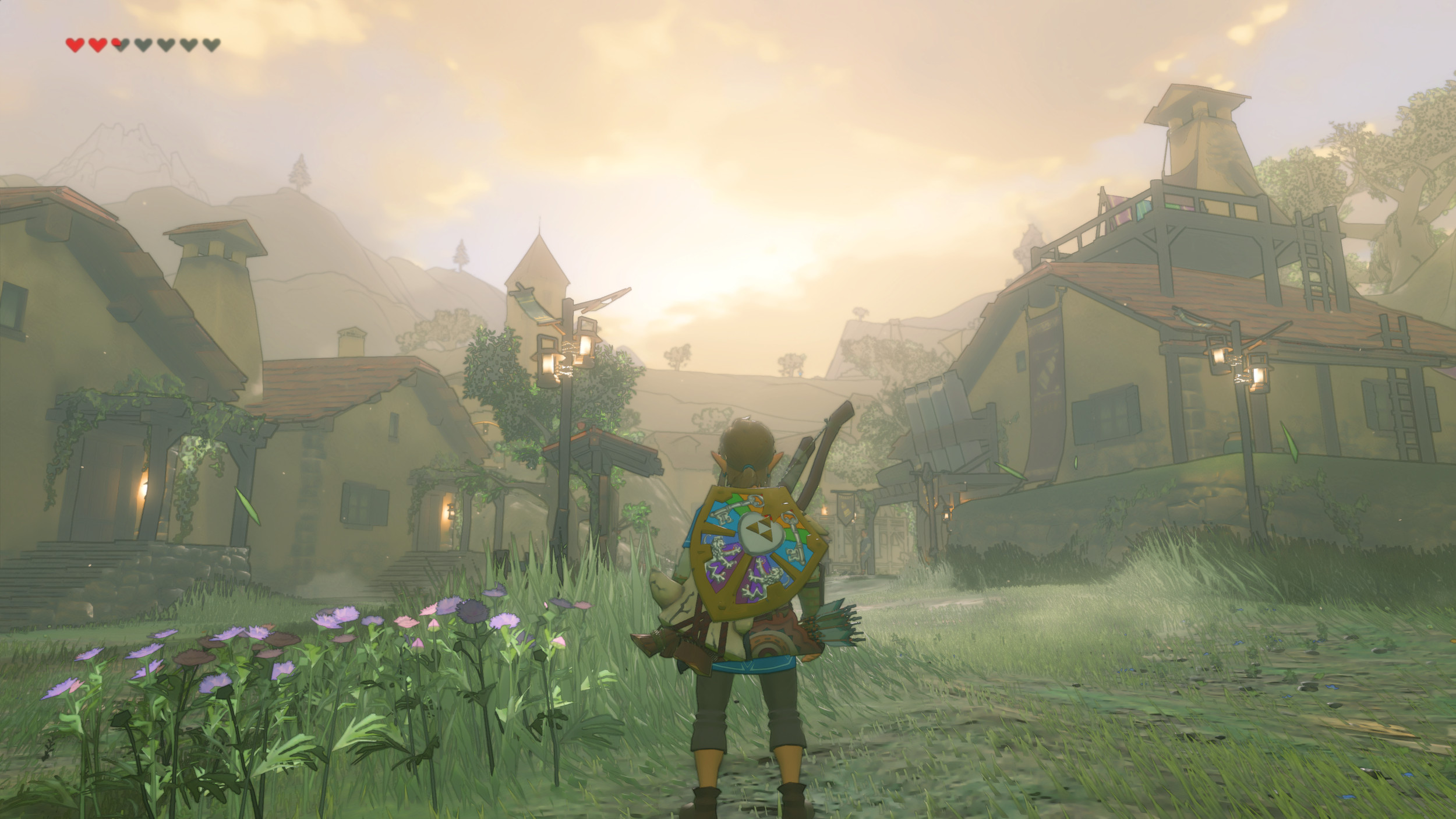Click the first red heart icon
Screen dimensions: 1456x819
[x=75, y=44]
